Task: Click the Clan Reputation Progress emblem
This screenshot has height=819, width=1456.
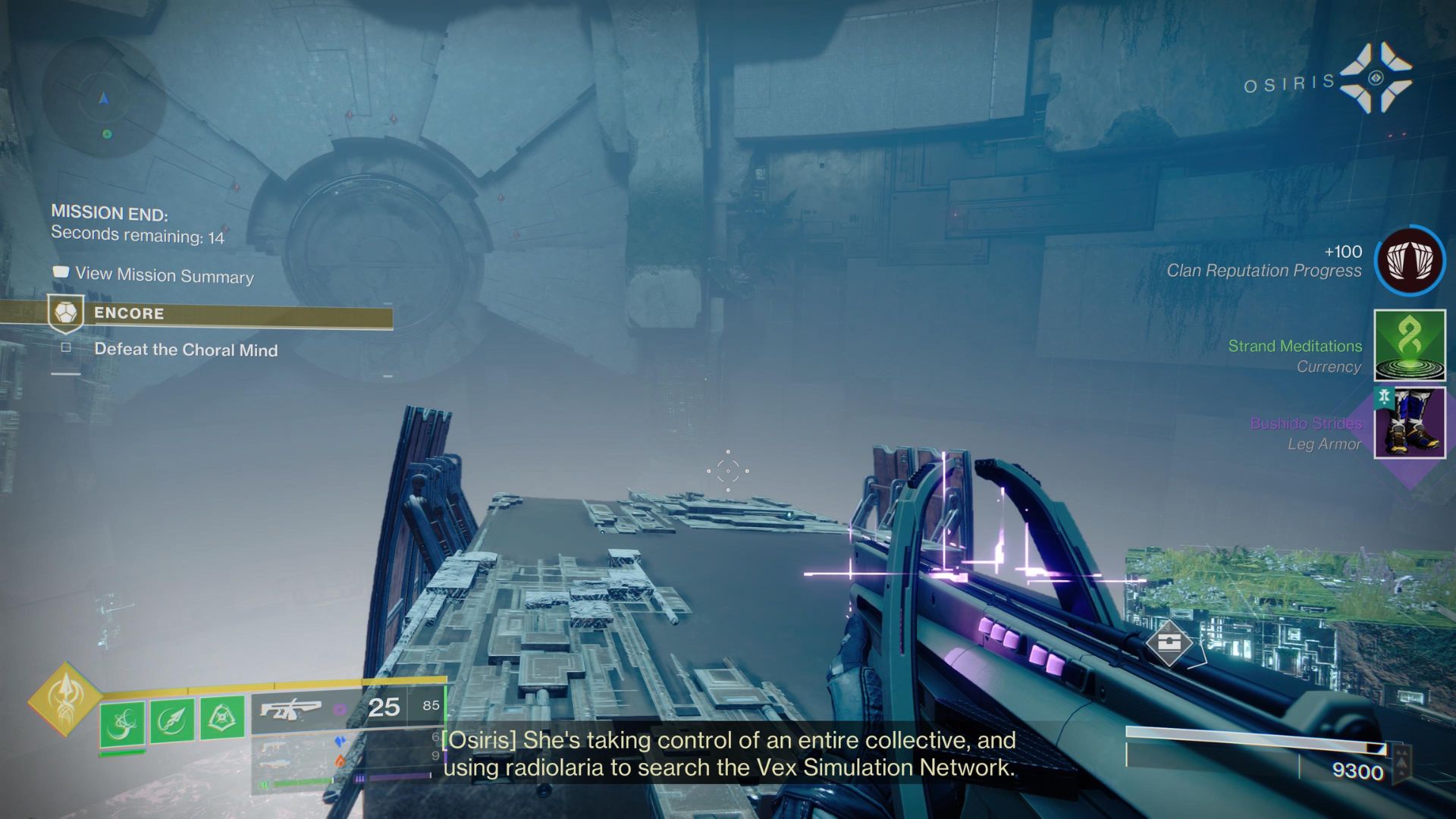Action: (x=1410, y=260)
